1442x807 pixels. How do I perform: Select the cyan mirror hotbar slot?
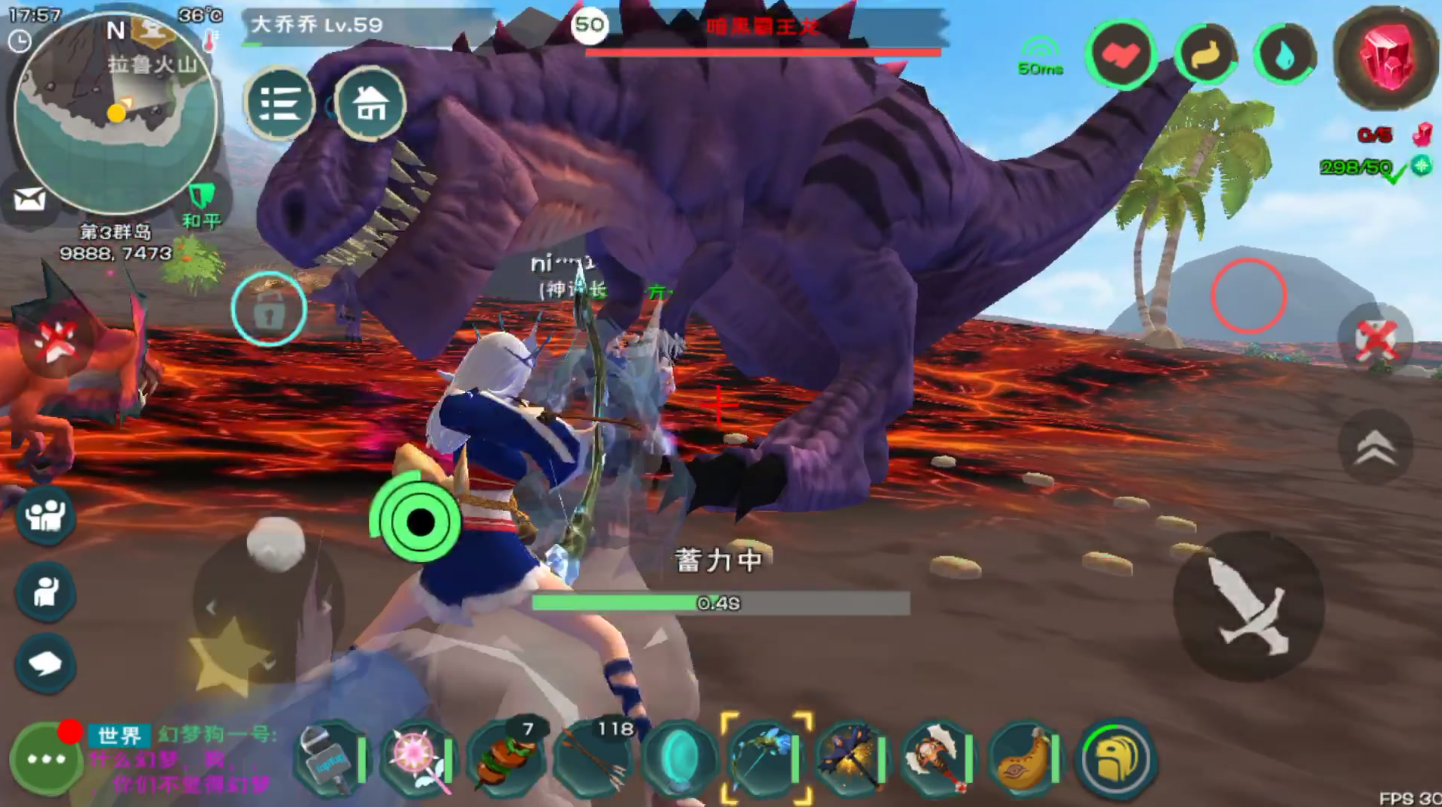pyautogui.click(x=679, y=759)
